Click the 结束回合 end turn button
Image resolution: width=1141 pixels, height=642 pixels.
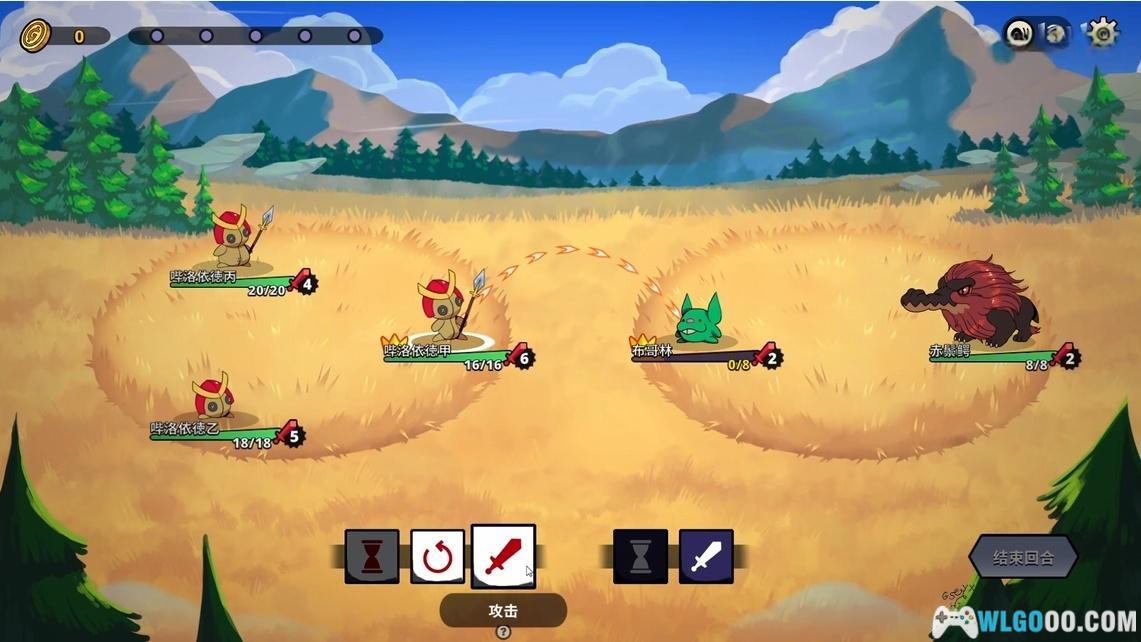point(1023,557)
